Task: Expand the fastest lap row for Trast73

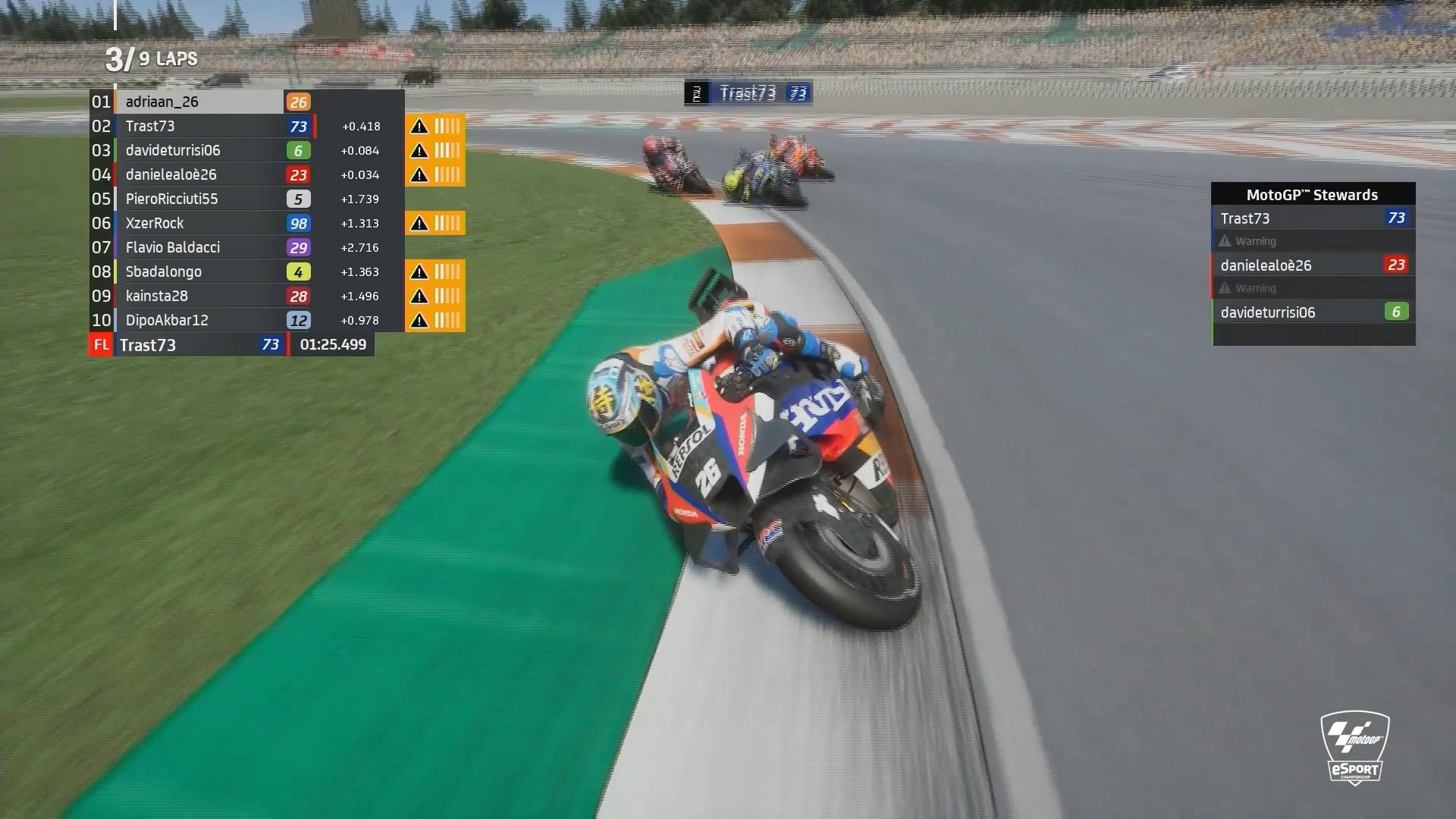Action: click(x=190, y=345)
